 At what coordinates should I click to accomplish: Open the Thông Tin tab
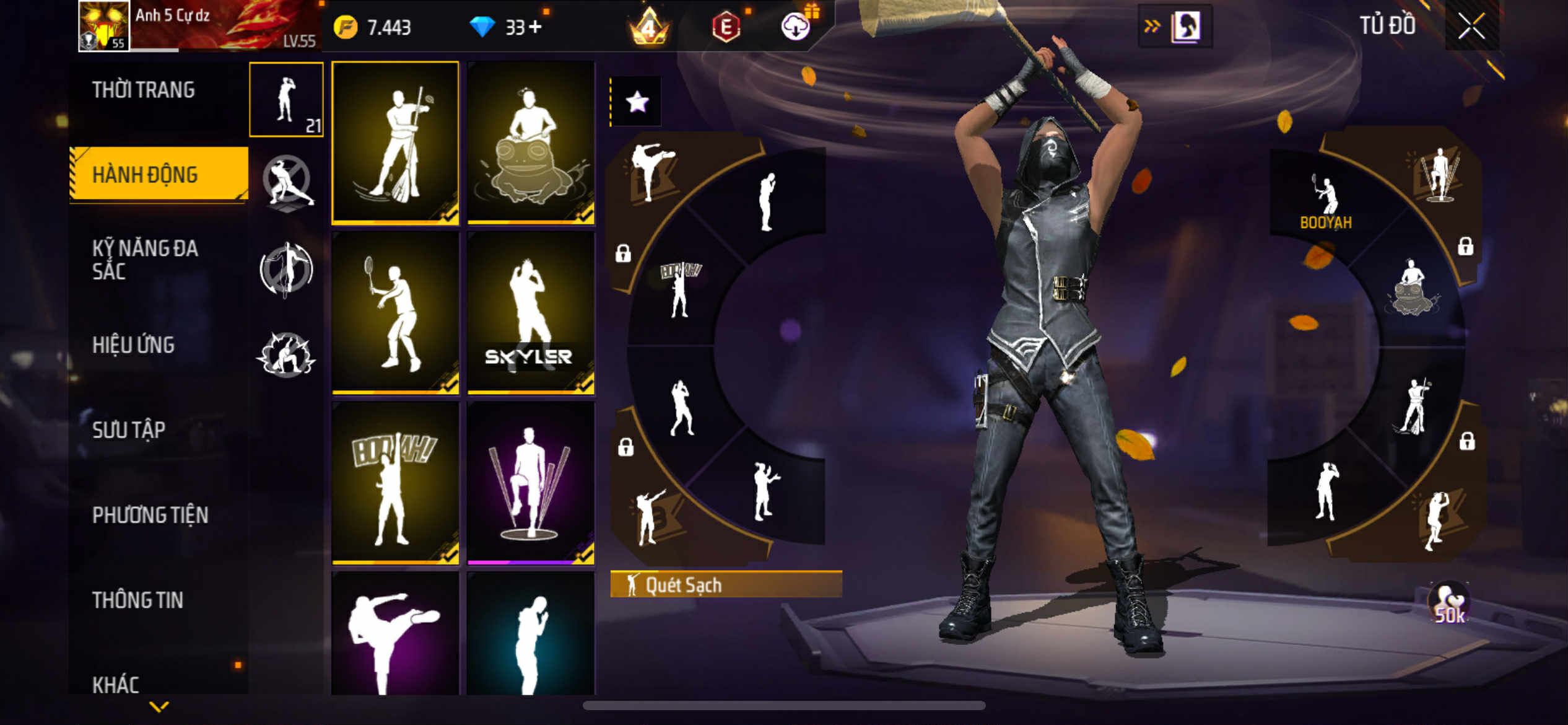tap(137, 599)
